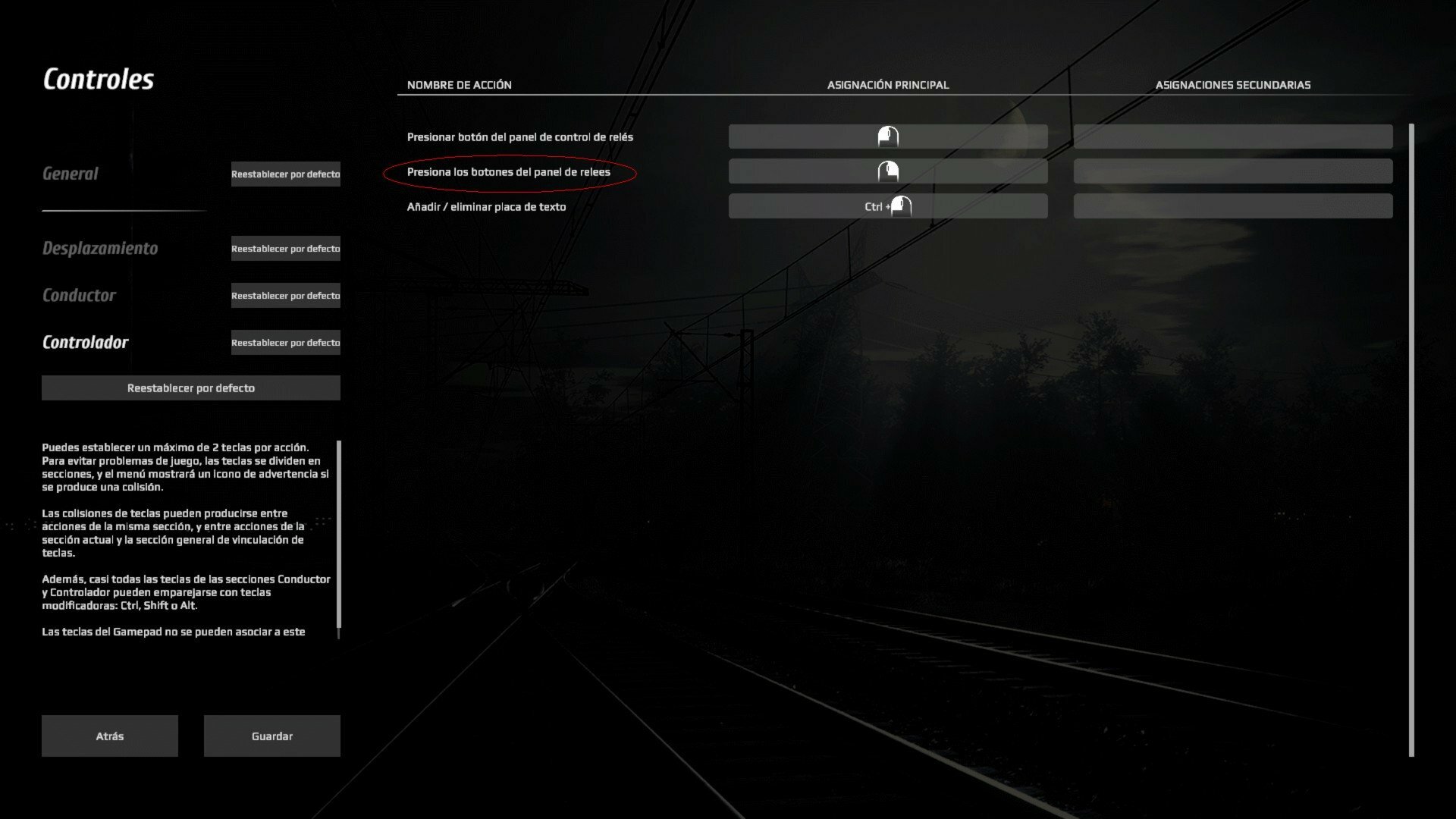Change primary binding for Presionar botón del panel de control de relés
This screenshot has width=1456, height=819.
(x=887, y=136)
